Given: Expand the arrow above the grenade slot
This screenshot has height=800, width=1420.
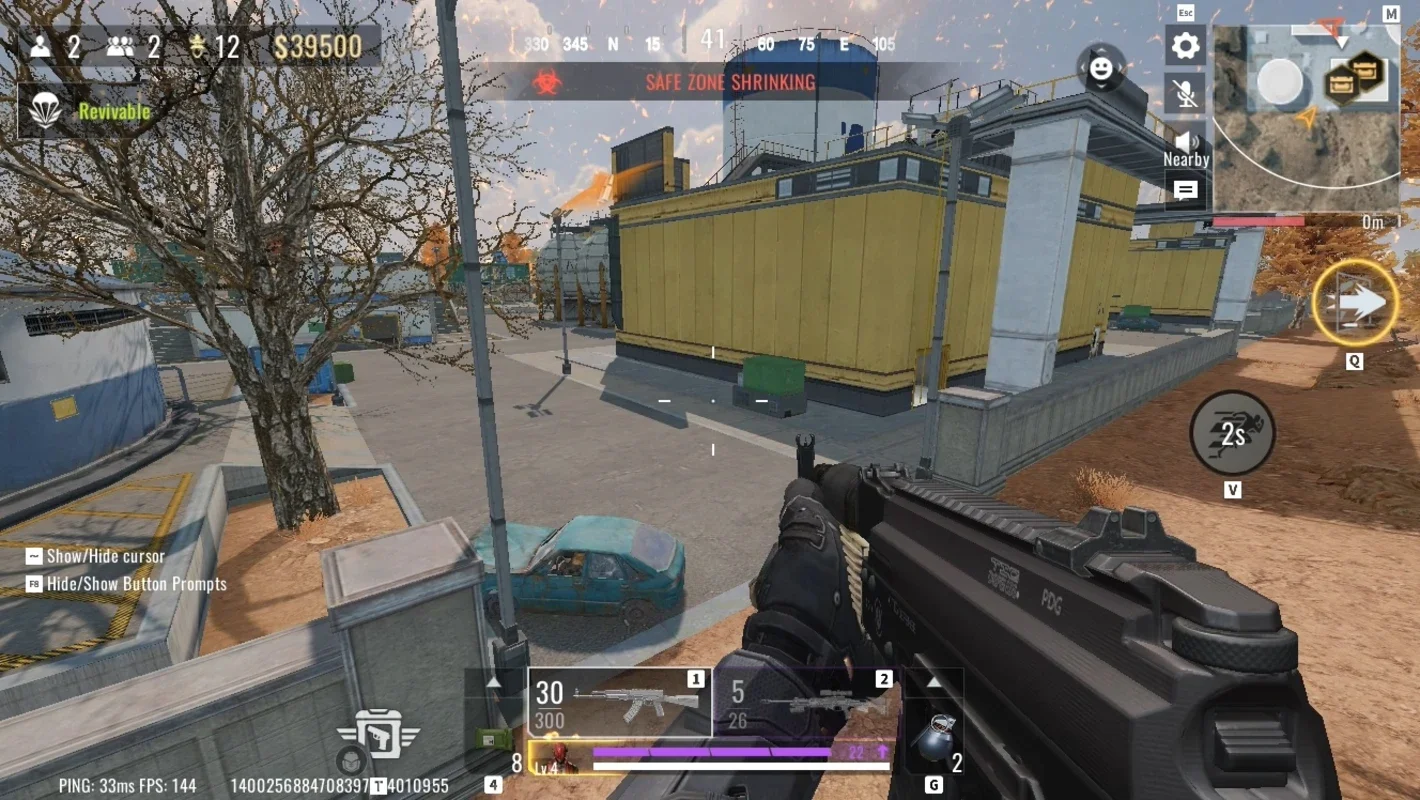Looking at the screenshot, I should 933,682.
